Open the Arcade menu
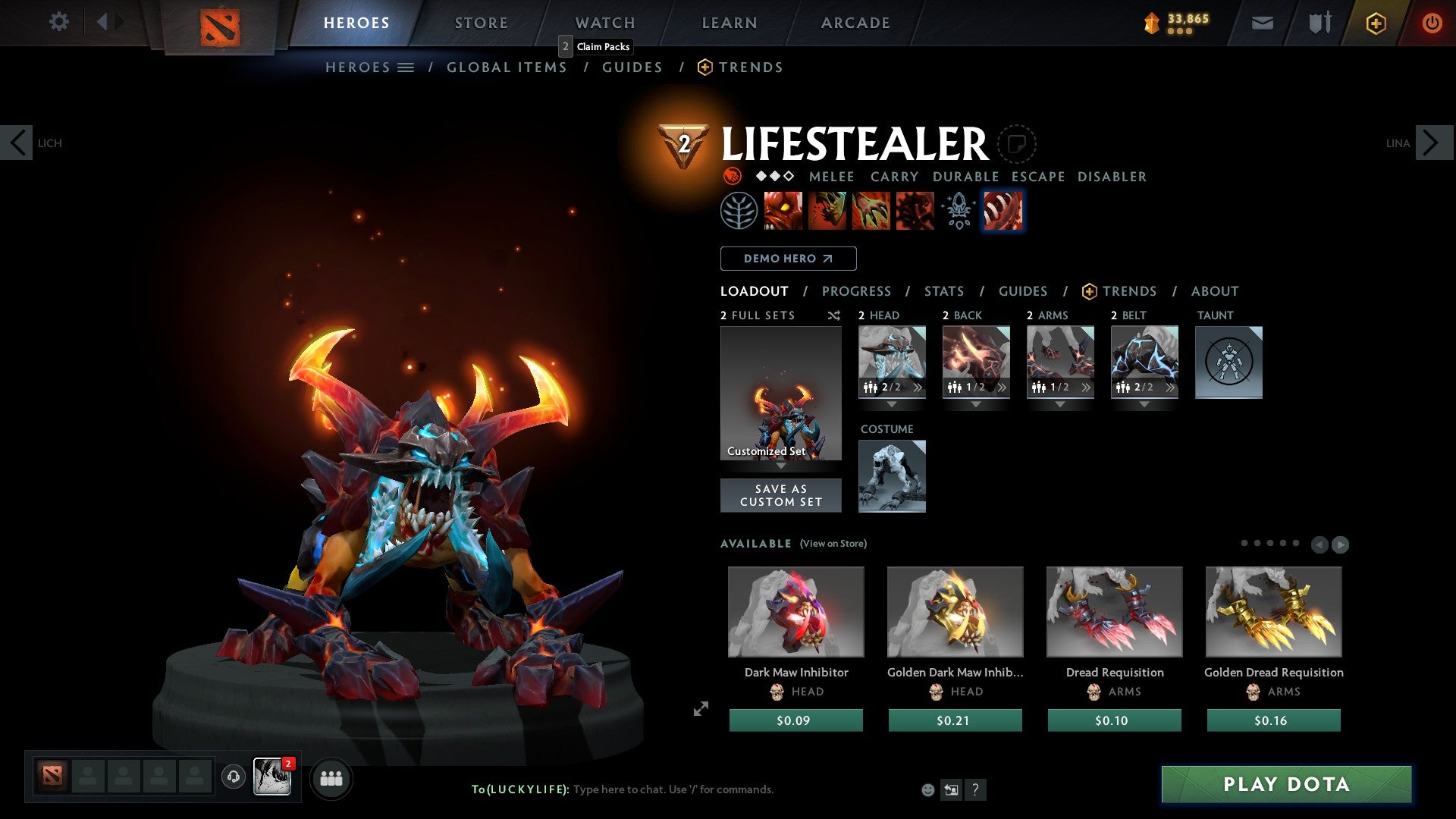The image size is (1456, 819). click(855, 22)
